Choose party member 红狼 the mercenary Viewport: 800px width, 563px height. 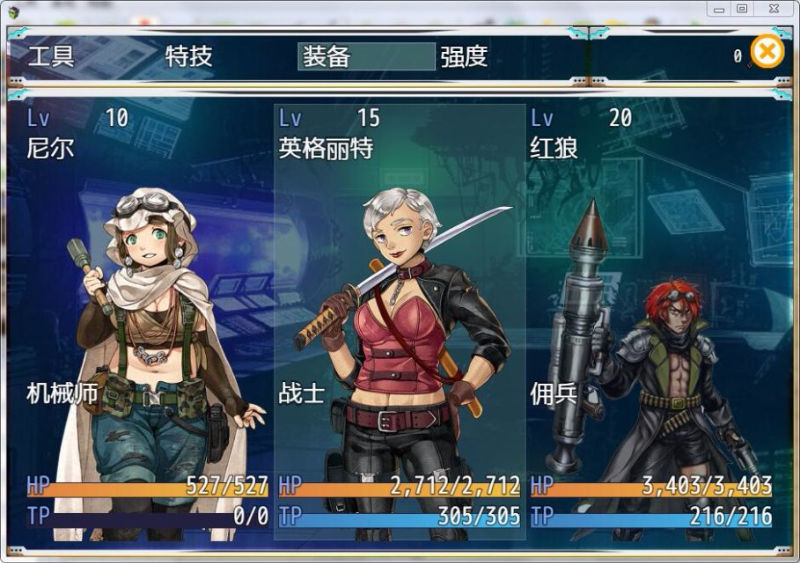click(651, 320)
